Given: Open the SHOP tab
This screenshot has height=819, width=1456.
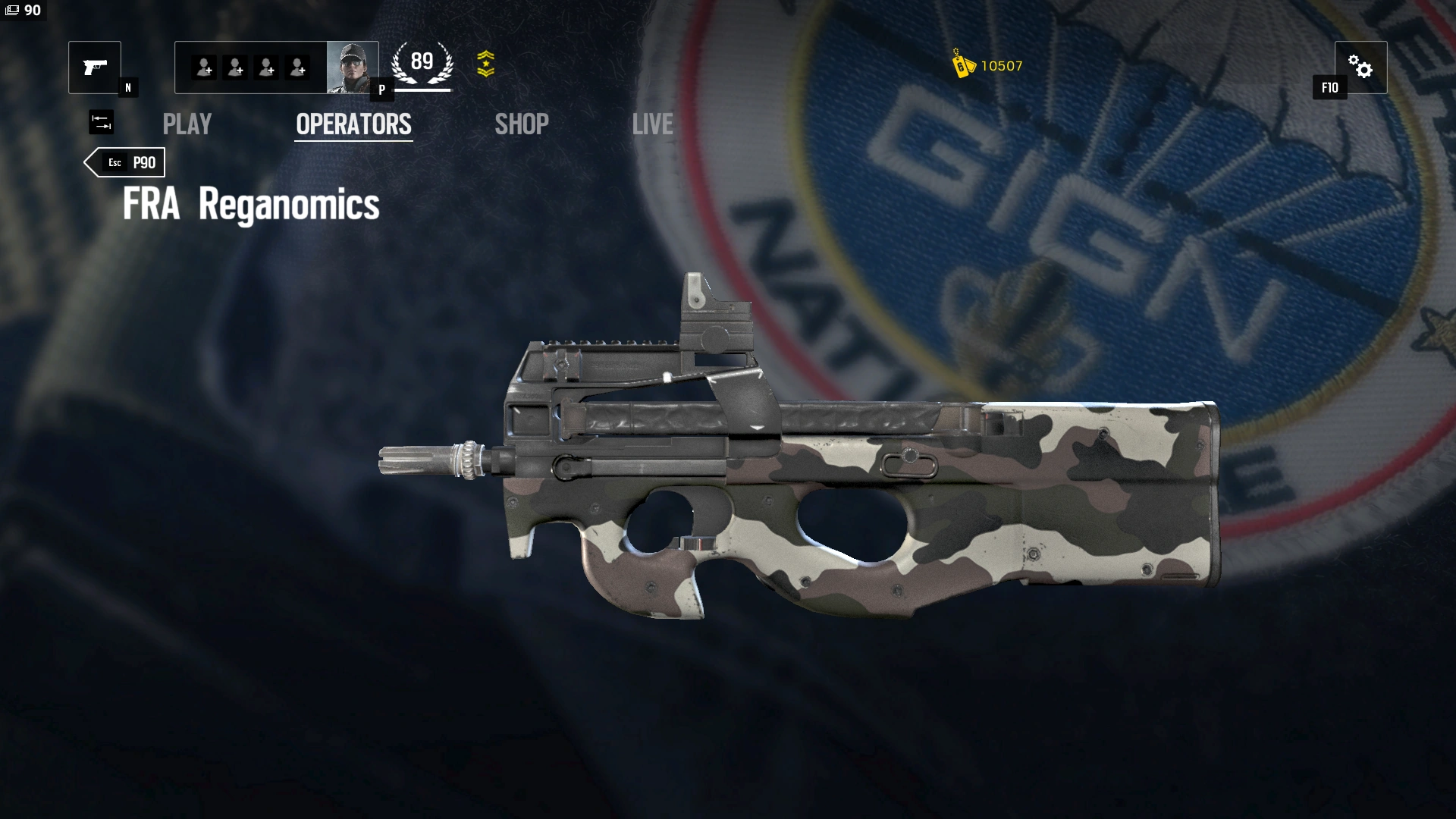Looking at the screenshot, I should 522,124.
